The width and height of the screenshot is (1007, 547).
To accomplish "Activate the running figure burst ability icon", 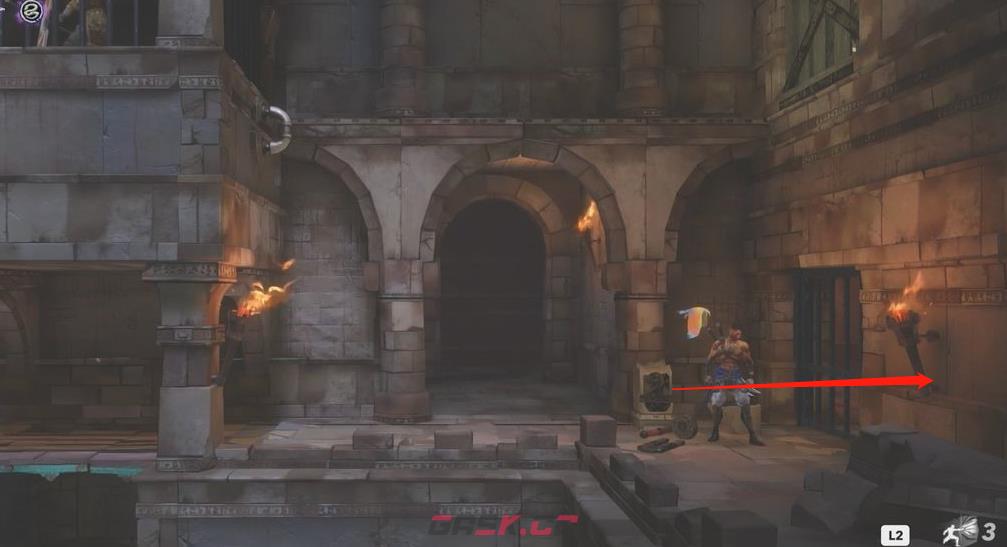I will click(x=963, y=531).
